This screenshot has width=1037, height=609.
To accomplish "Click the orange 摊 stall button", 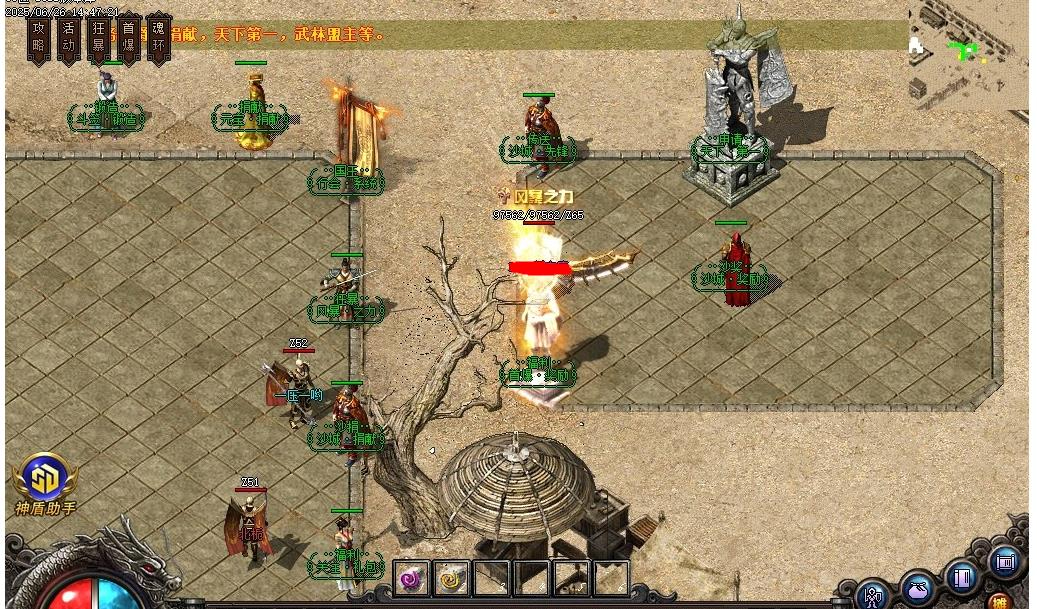I will tap(1000, 601).
